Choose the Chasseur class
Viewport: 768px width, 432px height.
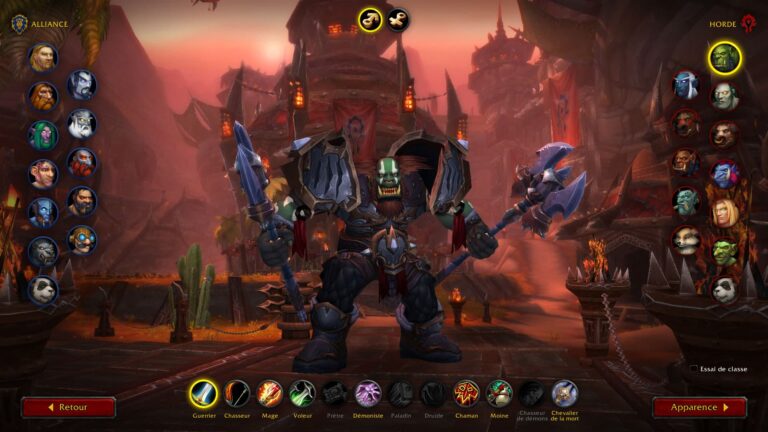[237, 393]
